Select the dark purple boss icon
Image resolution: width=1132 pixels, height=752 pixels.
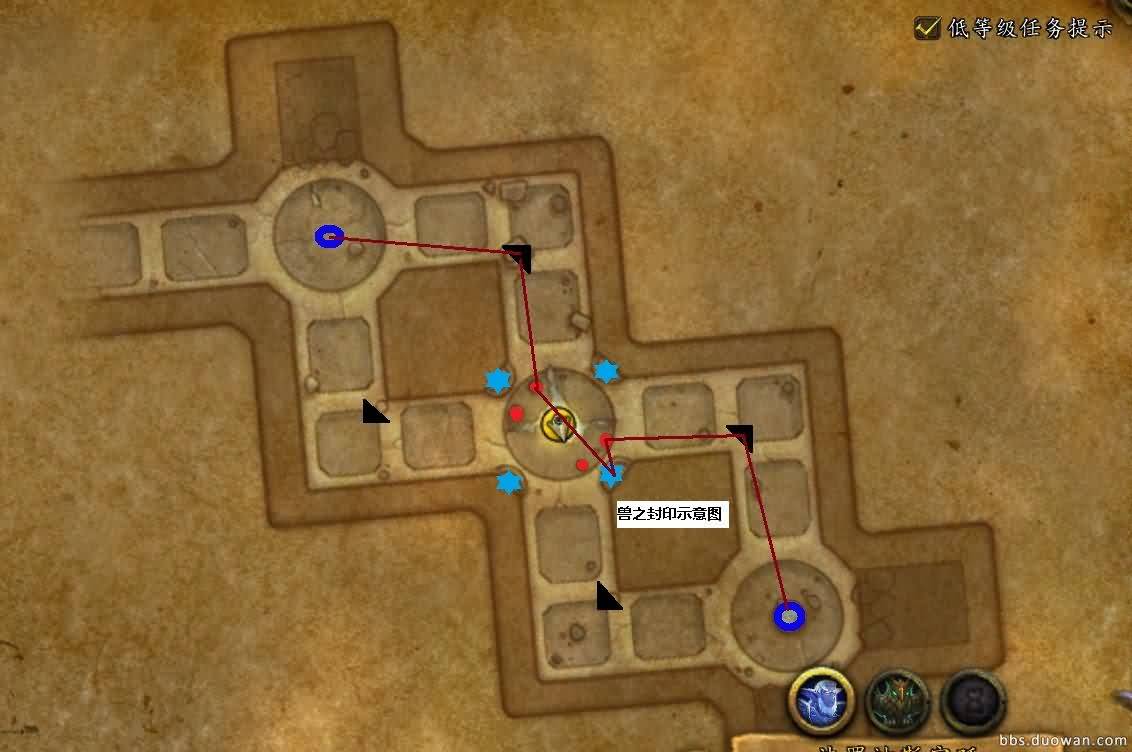(973, 701)
